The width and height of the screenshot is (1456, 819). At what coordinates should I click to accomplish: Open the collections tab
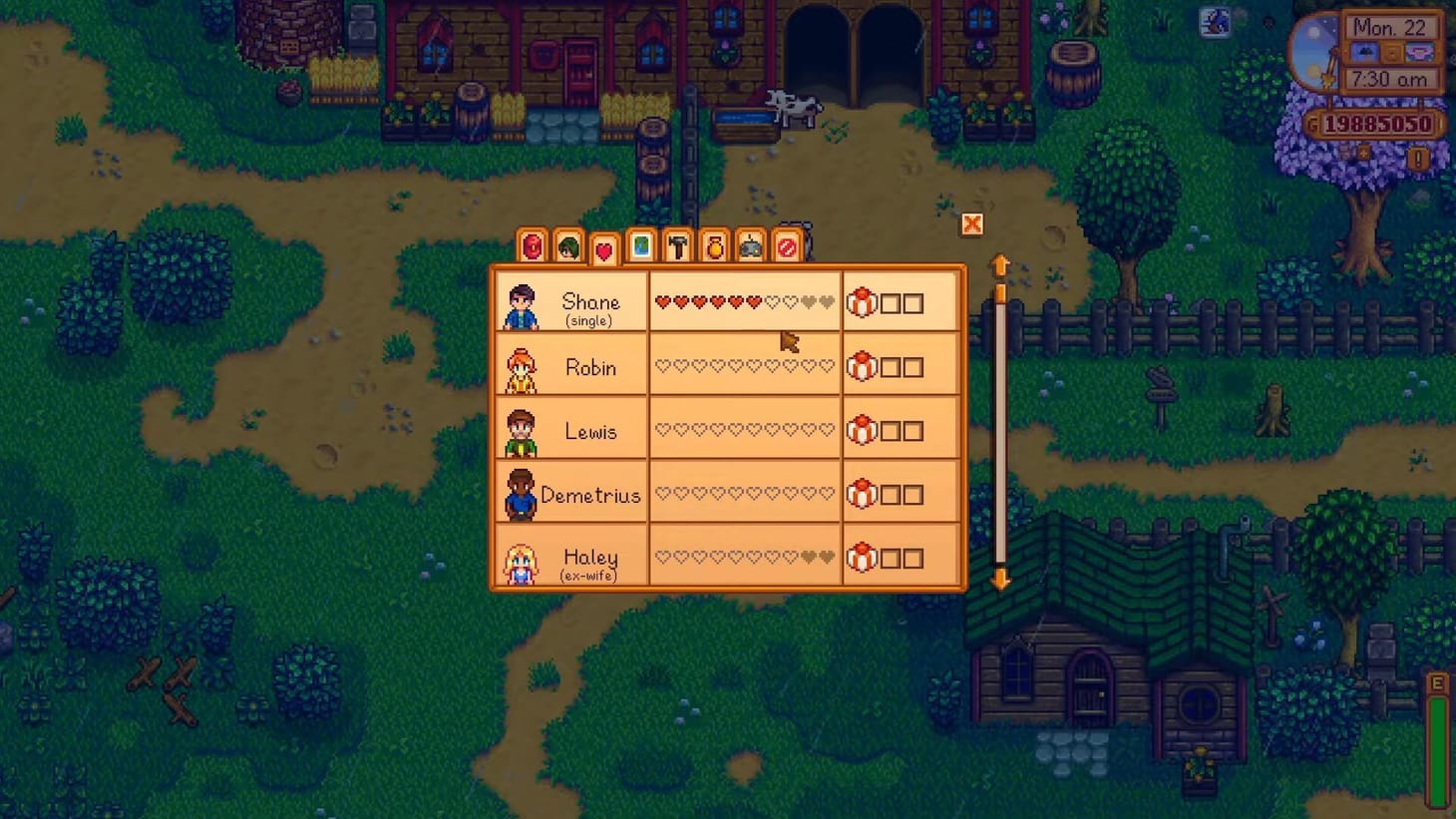point(715,246)
